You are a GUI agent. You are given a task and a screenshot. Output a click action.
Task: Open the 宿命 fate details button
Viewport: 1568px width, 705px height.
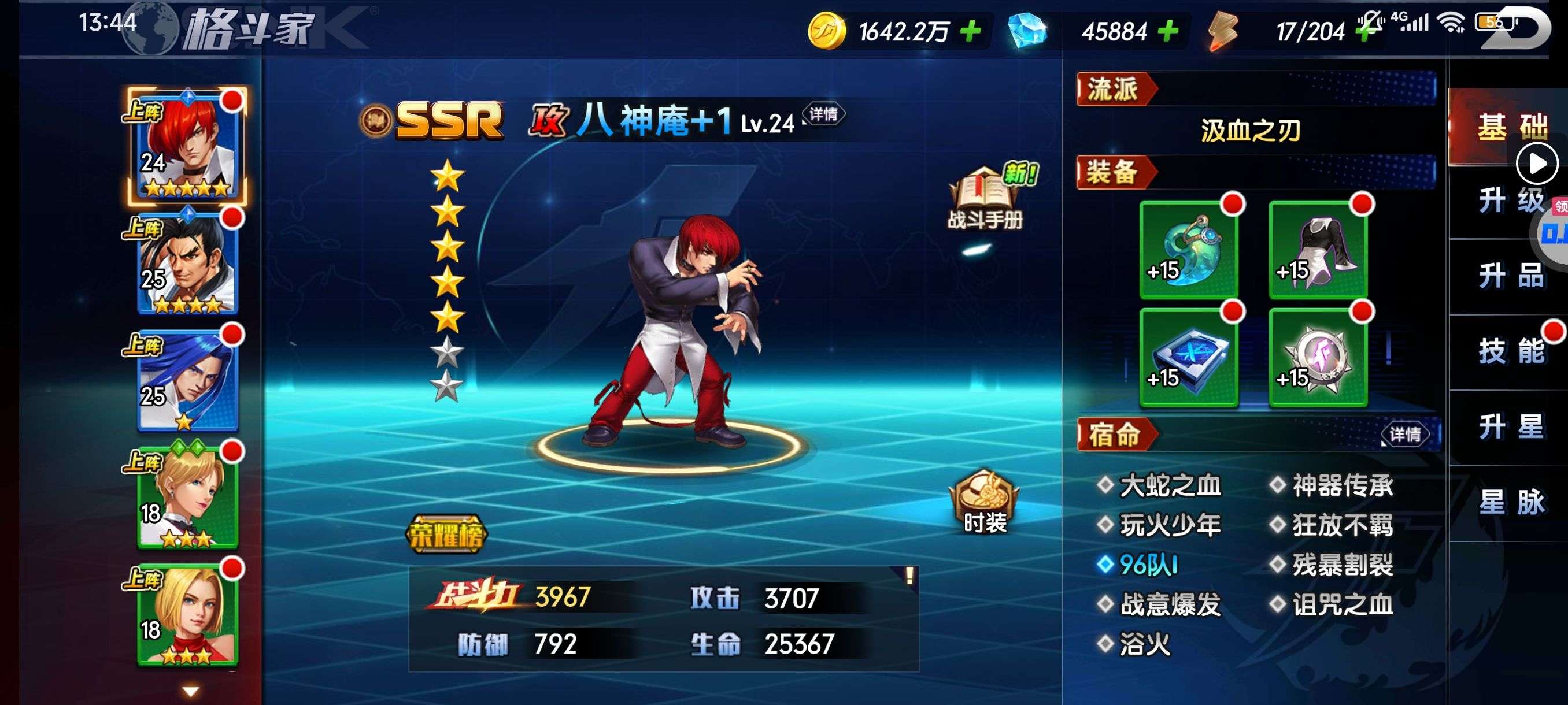coord(1405,435)
